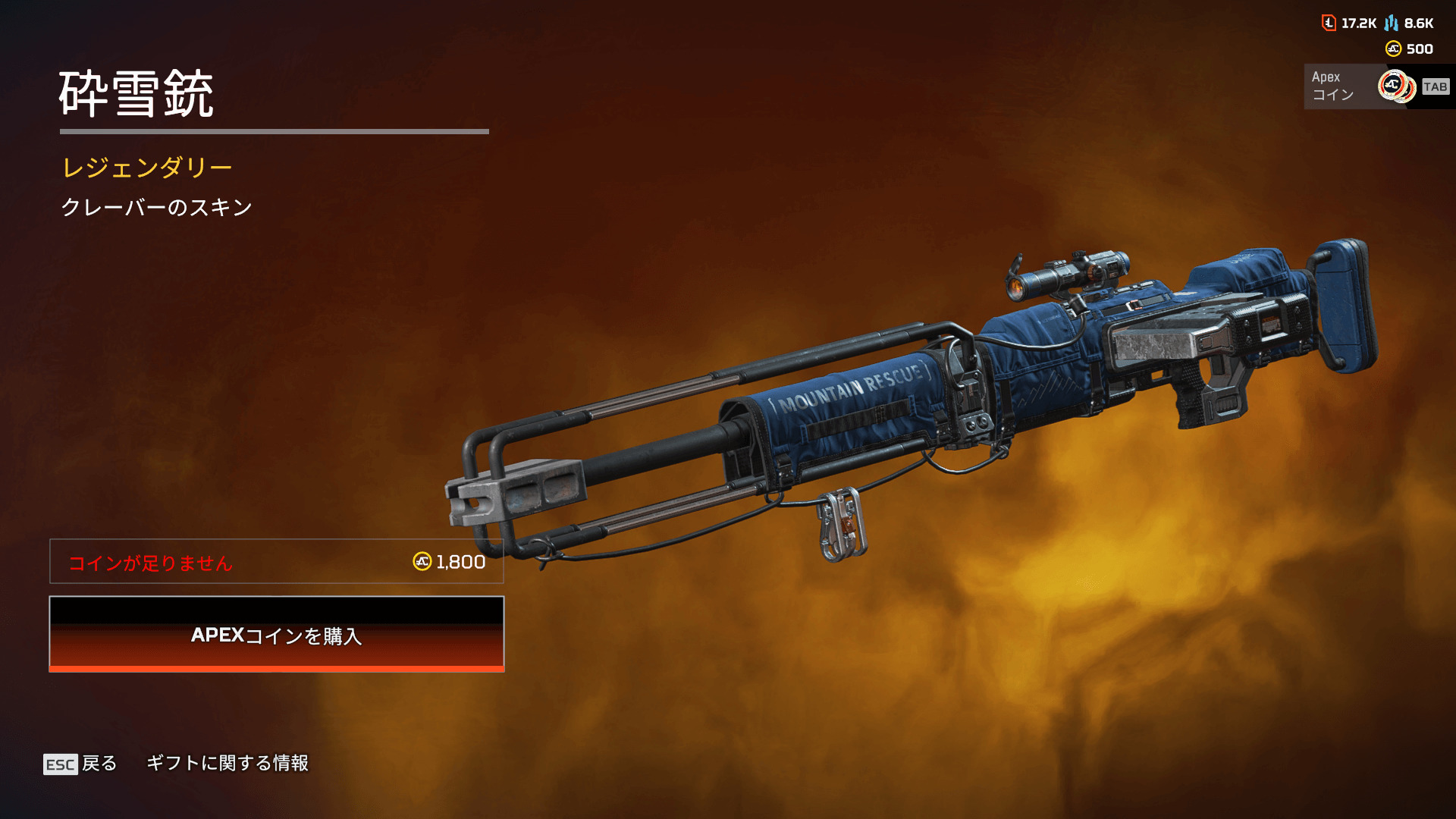Click the APEXコインを購入 button
1456x819 pixels.
[277, 634]
